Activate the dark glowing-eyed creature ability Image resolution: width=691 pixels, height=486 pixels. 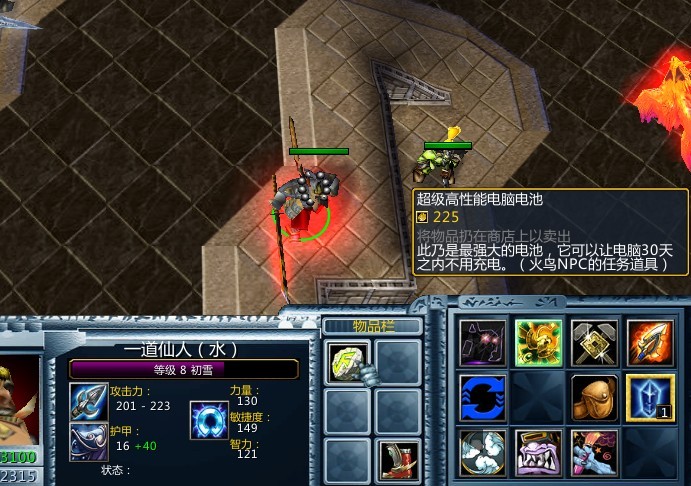click(482, 342)
